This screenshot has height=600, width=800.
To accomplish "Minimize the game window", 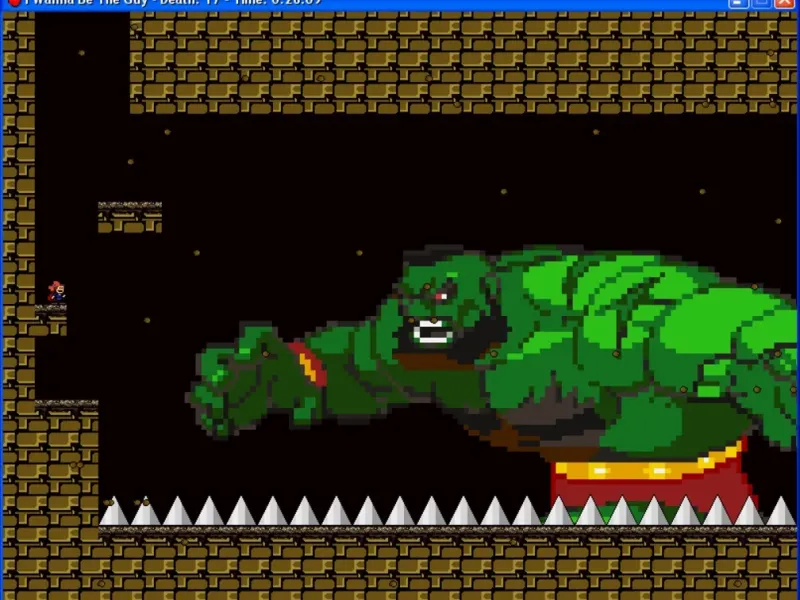I will 739,3.
